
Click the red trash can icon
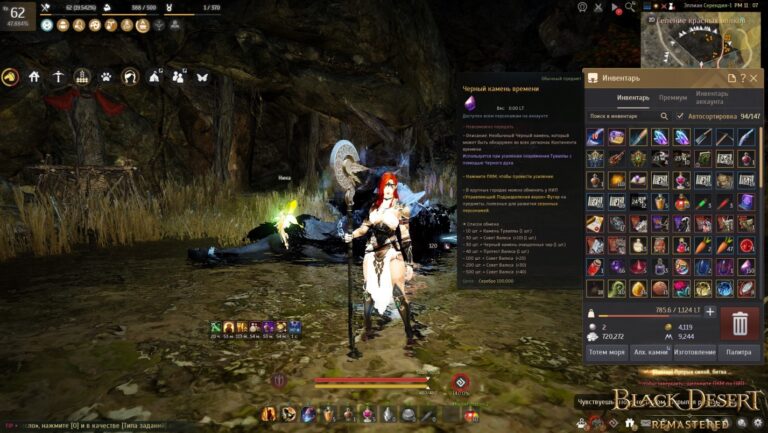pyautogui.click(x=740, y=323)
